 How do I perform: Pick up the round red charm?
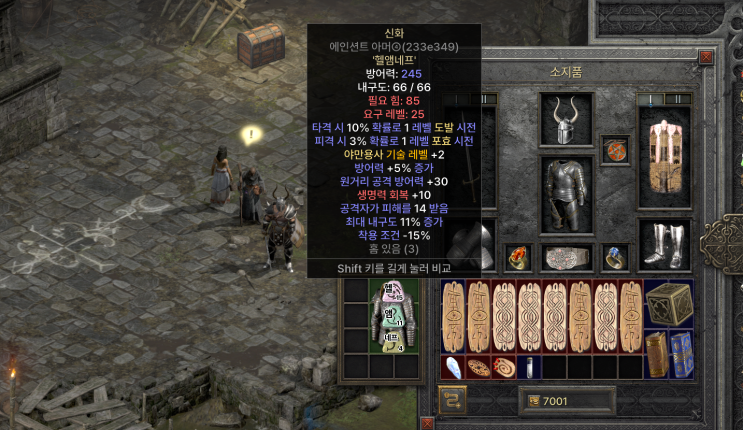(503, 367)
